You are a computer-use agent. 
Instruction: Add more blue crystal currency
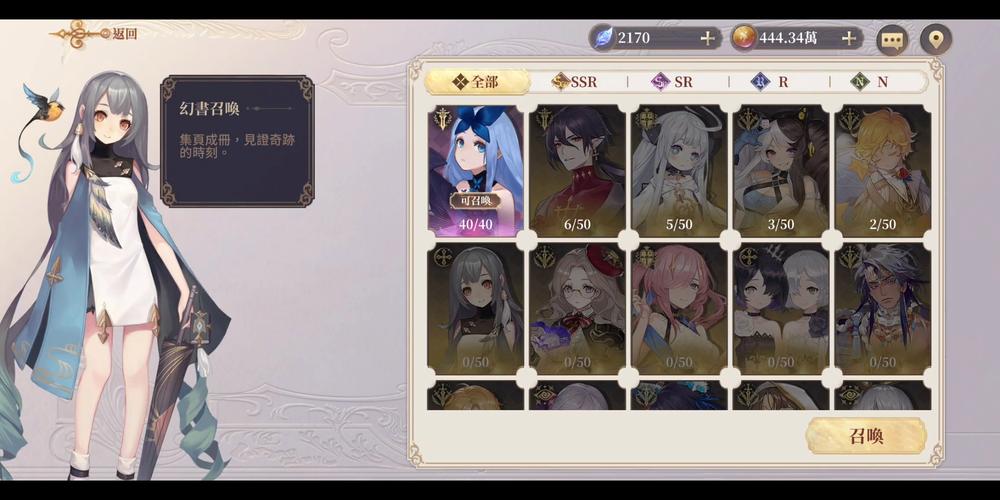coord(708,38)
